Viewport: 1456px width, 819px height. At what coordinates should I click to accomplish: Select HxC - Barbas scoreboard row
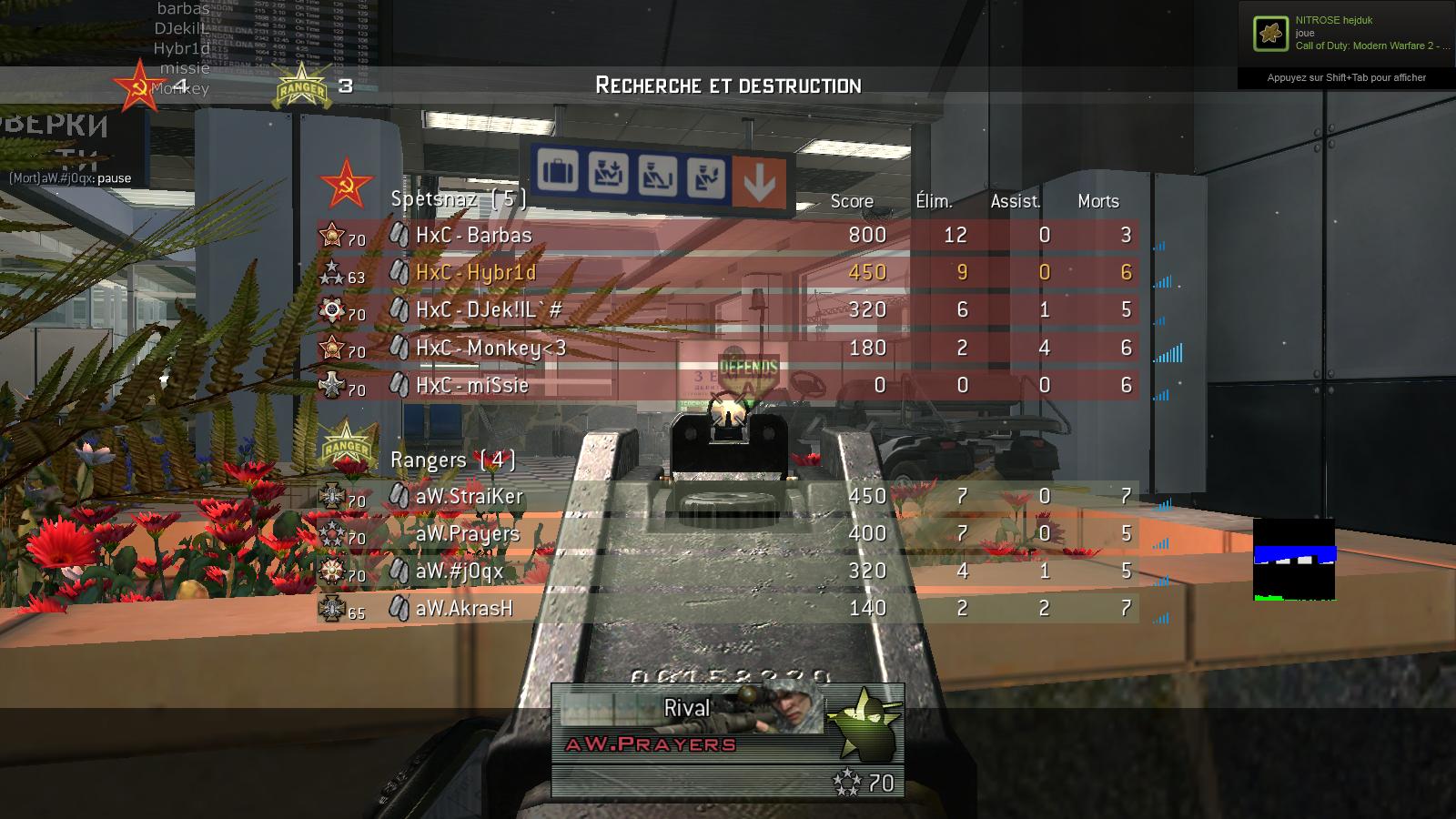pos(728,236)
